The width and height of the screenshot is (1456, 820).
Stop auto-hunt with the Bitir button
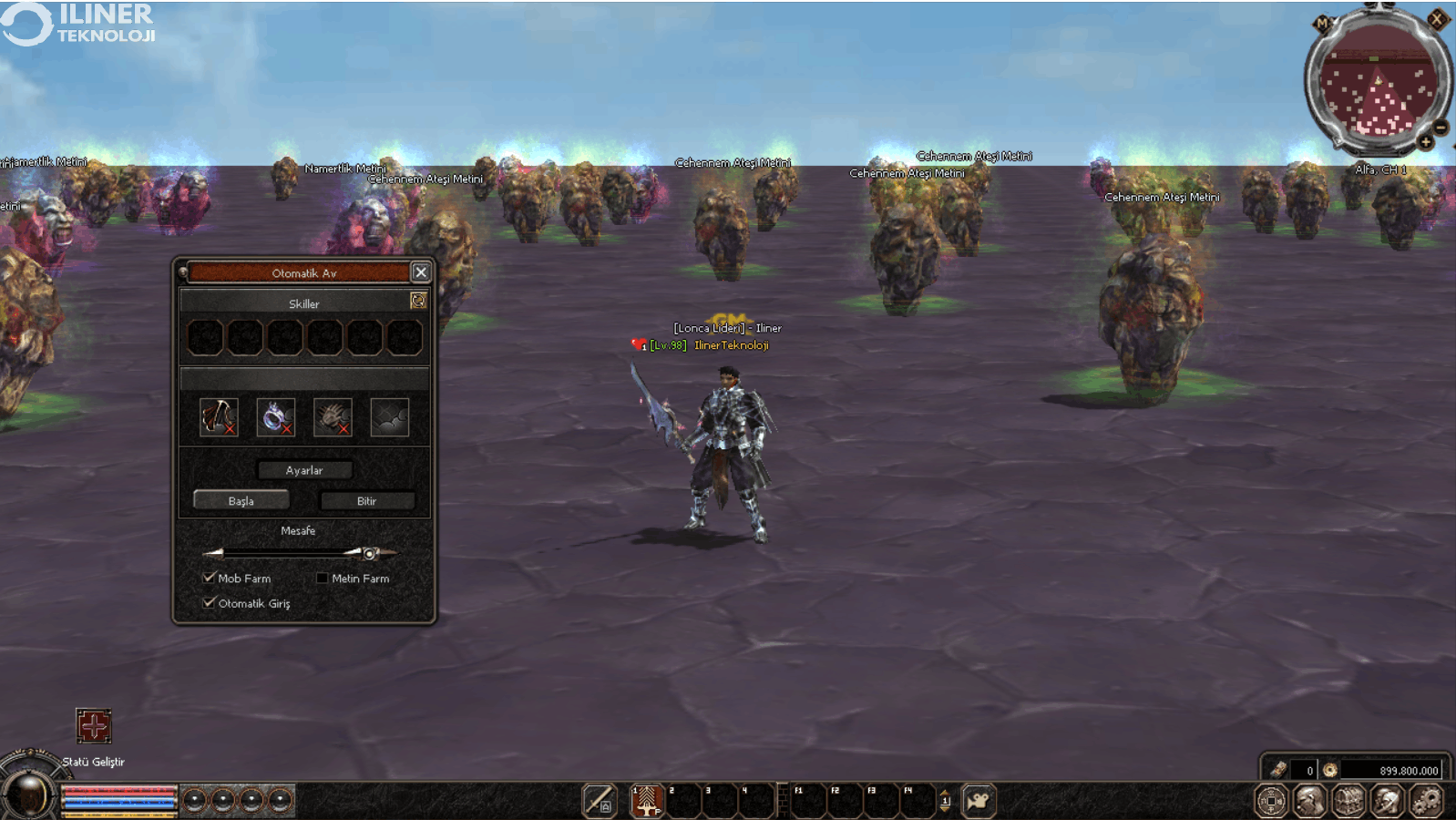(367, 500)
